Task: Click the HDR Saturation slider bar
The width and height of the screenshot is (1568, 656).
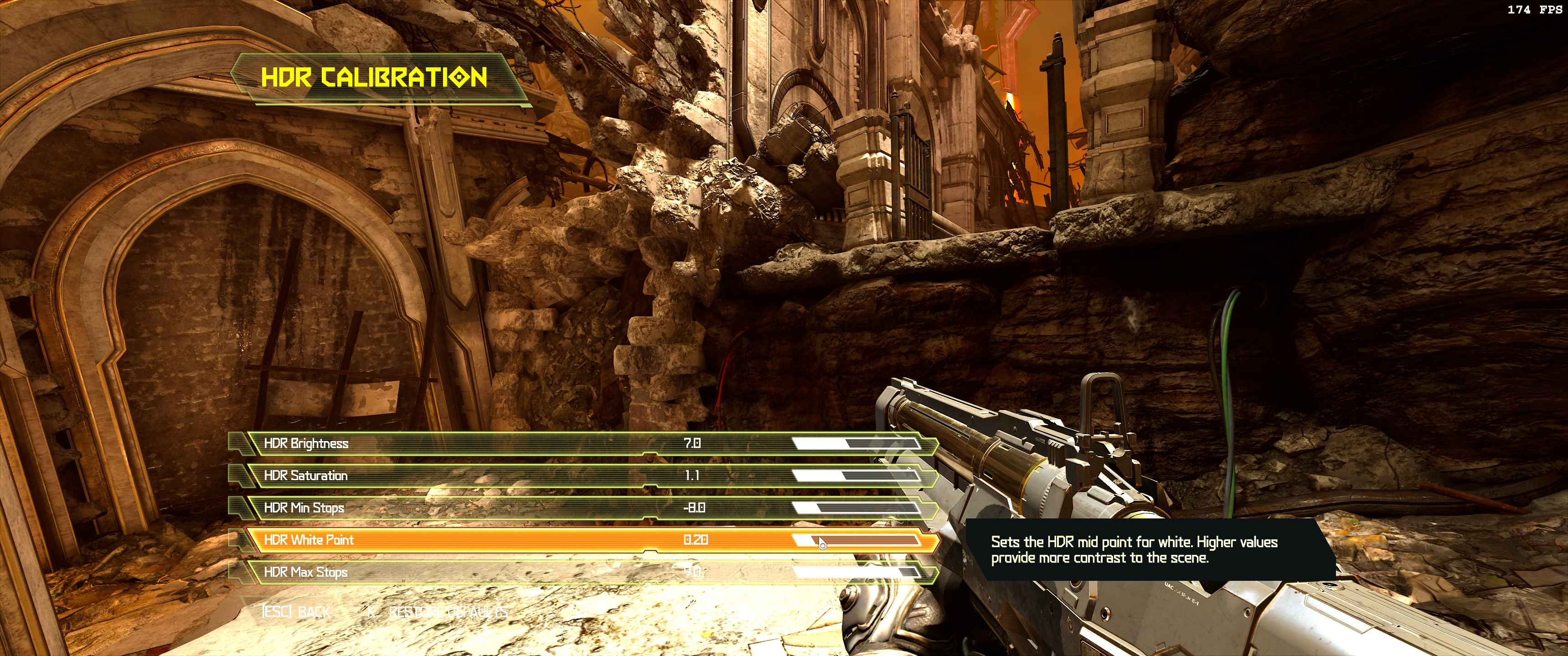Action: (856, 476)
